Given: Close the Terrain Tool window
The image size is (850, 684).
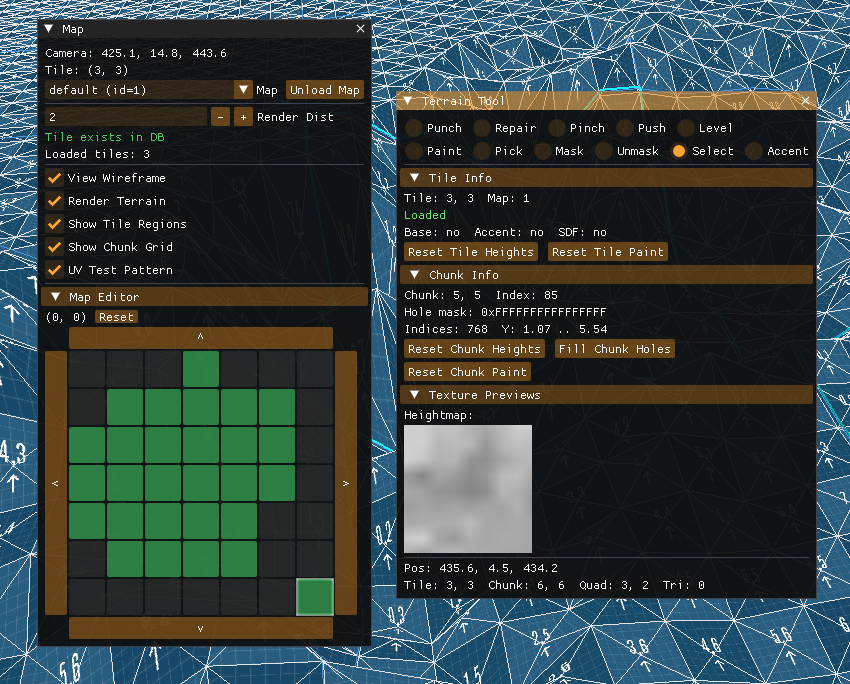Looking at the screenshot, I should 805,101.
